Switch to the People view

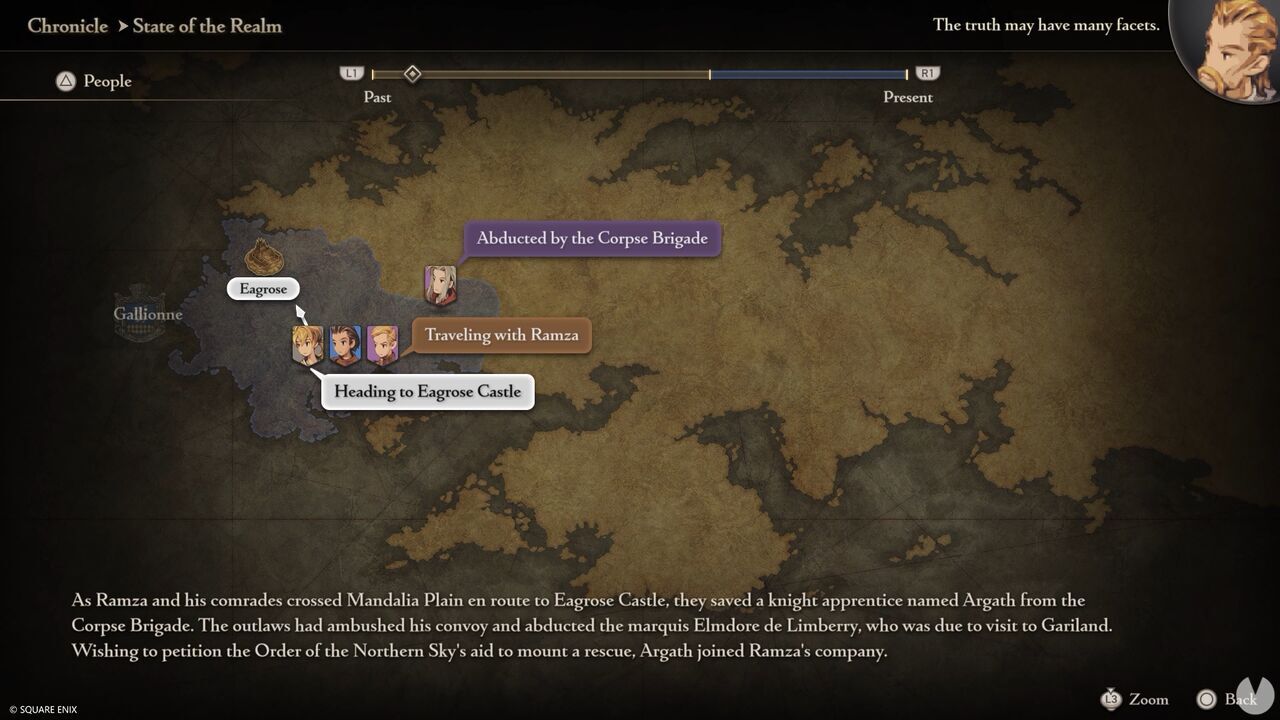pyautogui.click(x=94, y=81)
